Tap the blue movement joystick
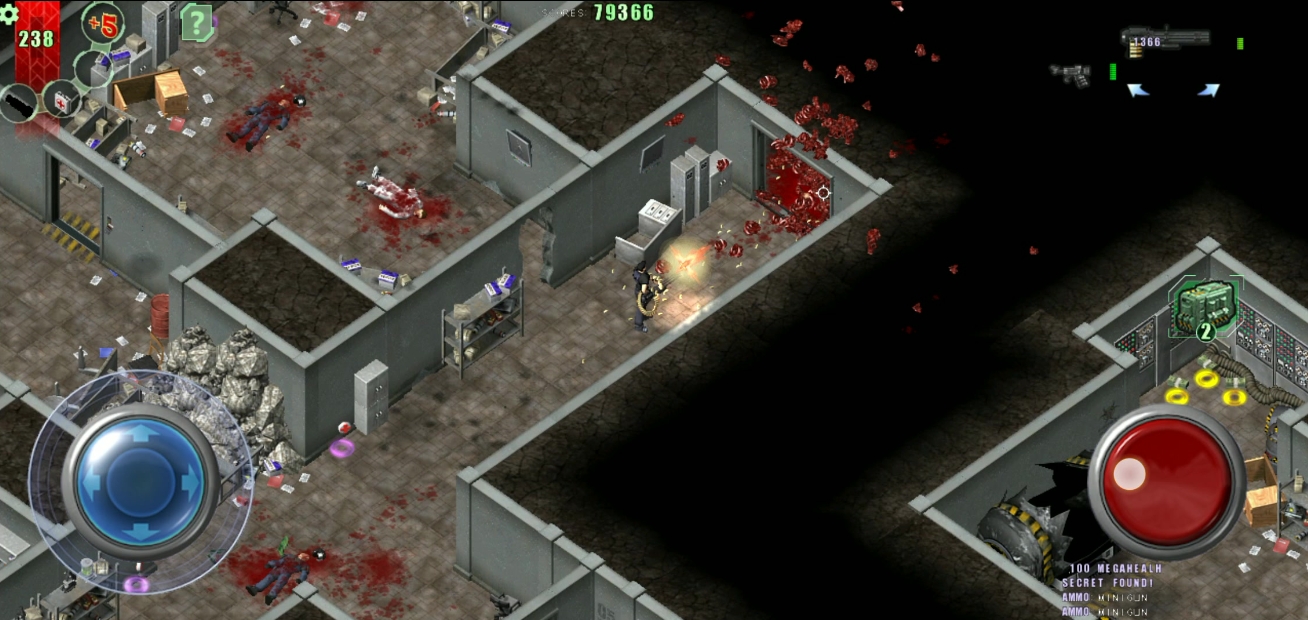1308x620 pixels. pyautogui.click(x=140, y=481)
